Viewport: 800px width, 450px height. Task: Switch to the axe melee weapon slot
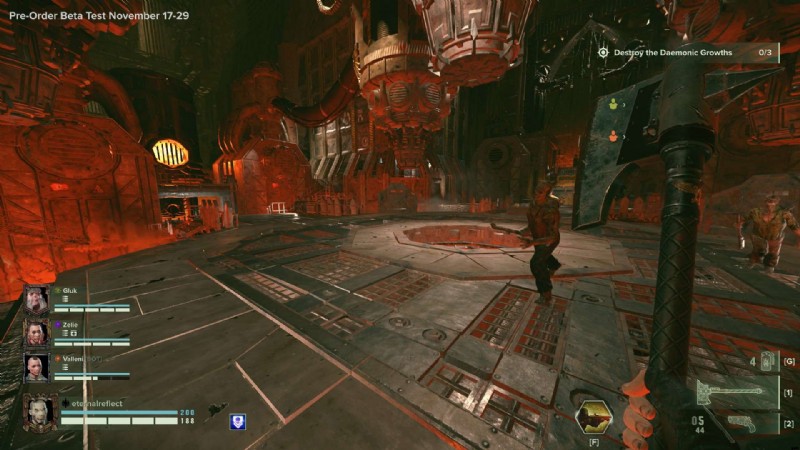(x=733, y=391)
